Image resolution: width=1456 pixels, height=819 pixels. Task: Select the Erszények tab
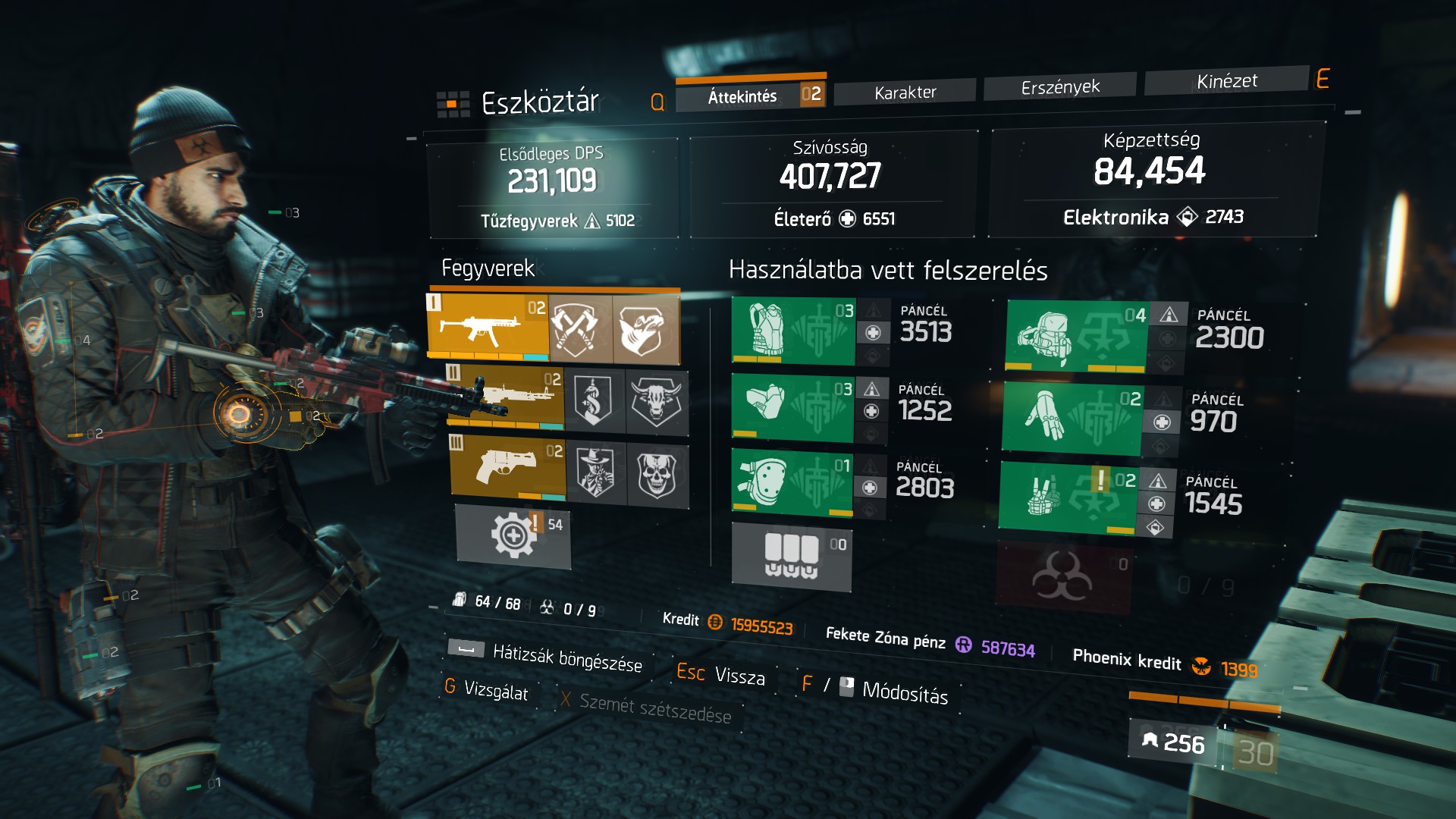(1059, 87)
